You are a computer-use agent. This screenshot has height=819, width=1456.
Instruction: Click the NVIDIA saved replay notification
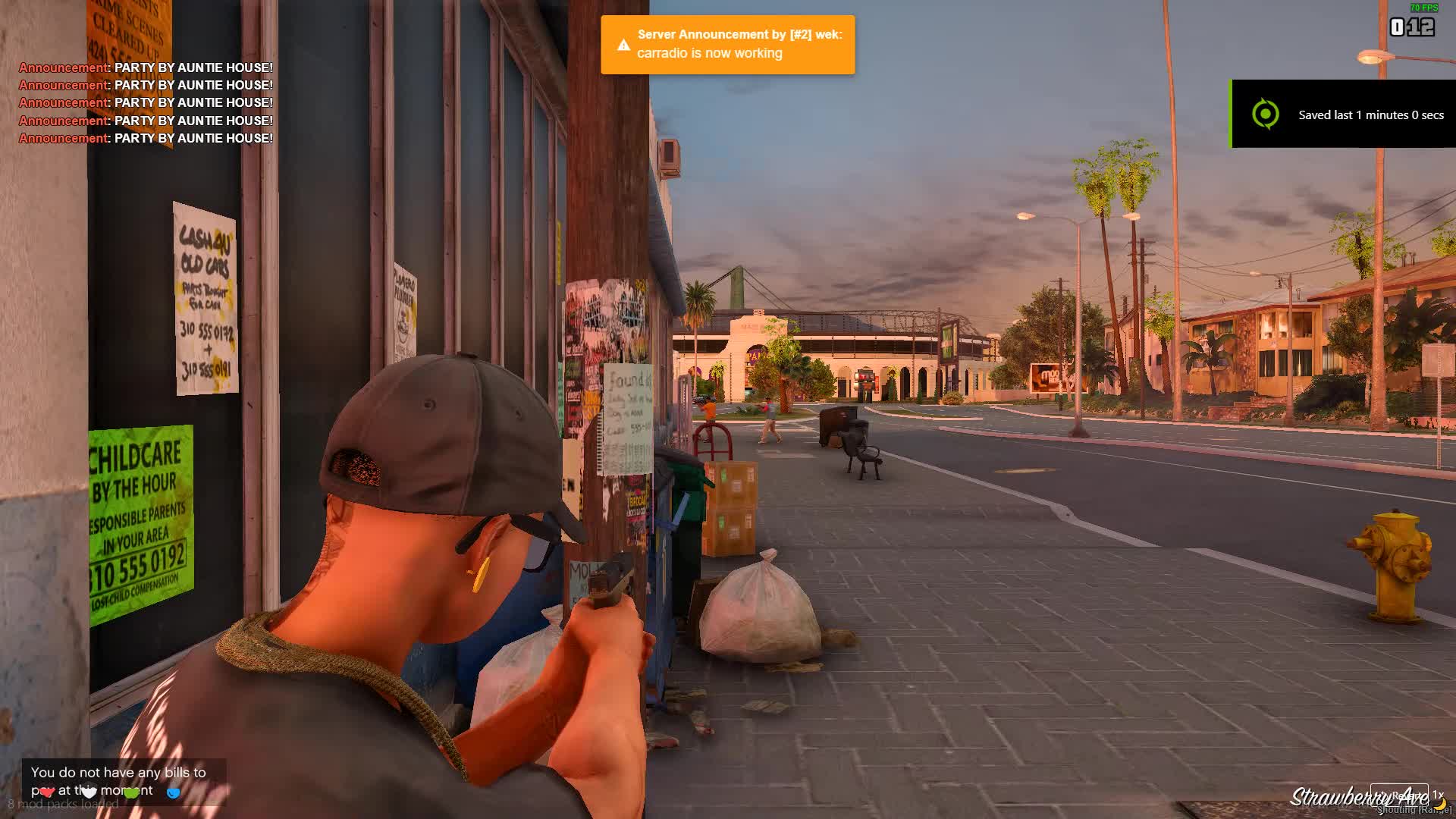[1342, 114]
